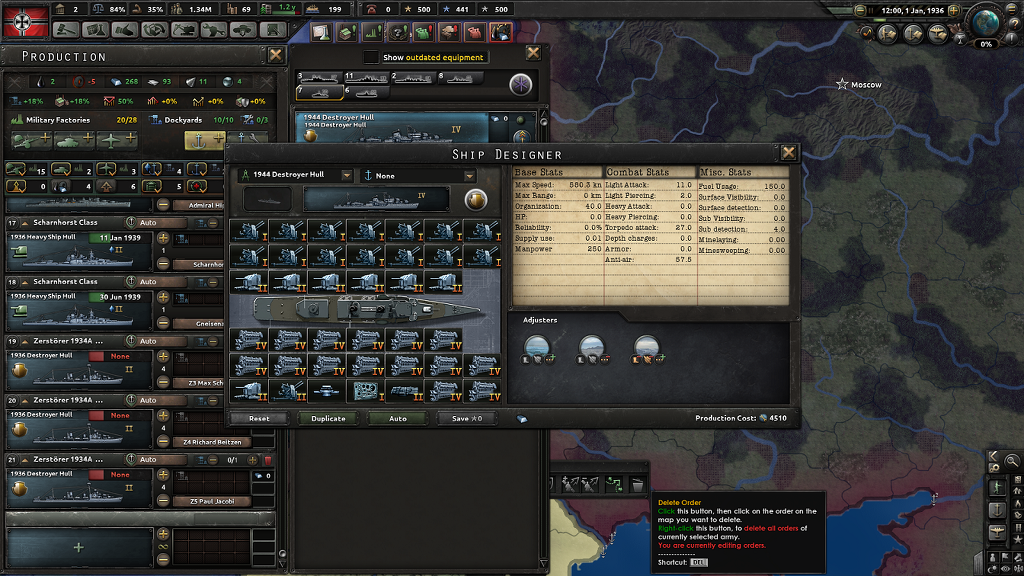Duplicate the current ship design
The image size is (1024, 576).
pyautogui.click(x=328, y=418)
